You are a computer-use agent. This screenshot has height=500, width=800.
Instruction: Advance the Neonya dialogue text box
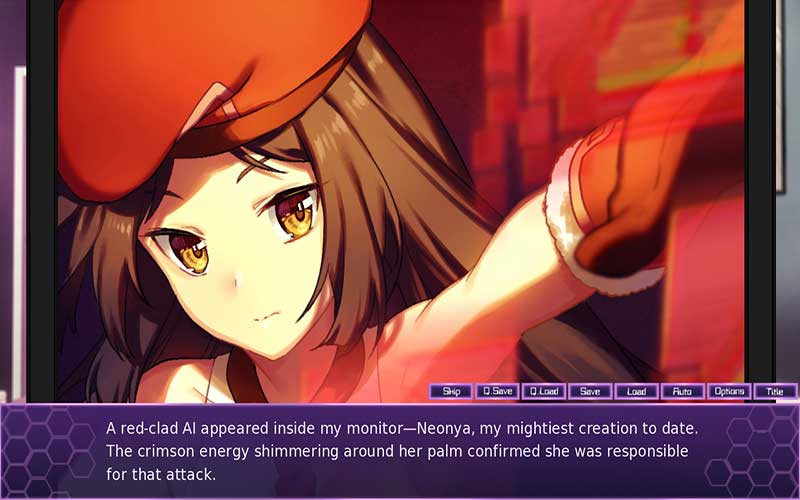pos(400,451)
